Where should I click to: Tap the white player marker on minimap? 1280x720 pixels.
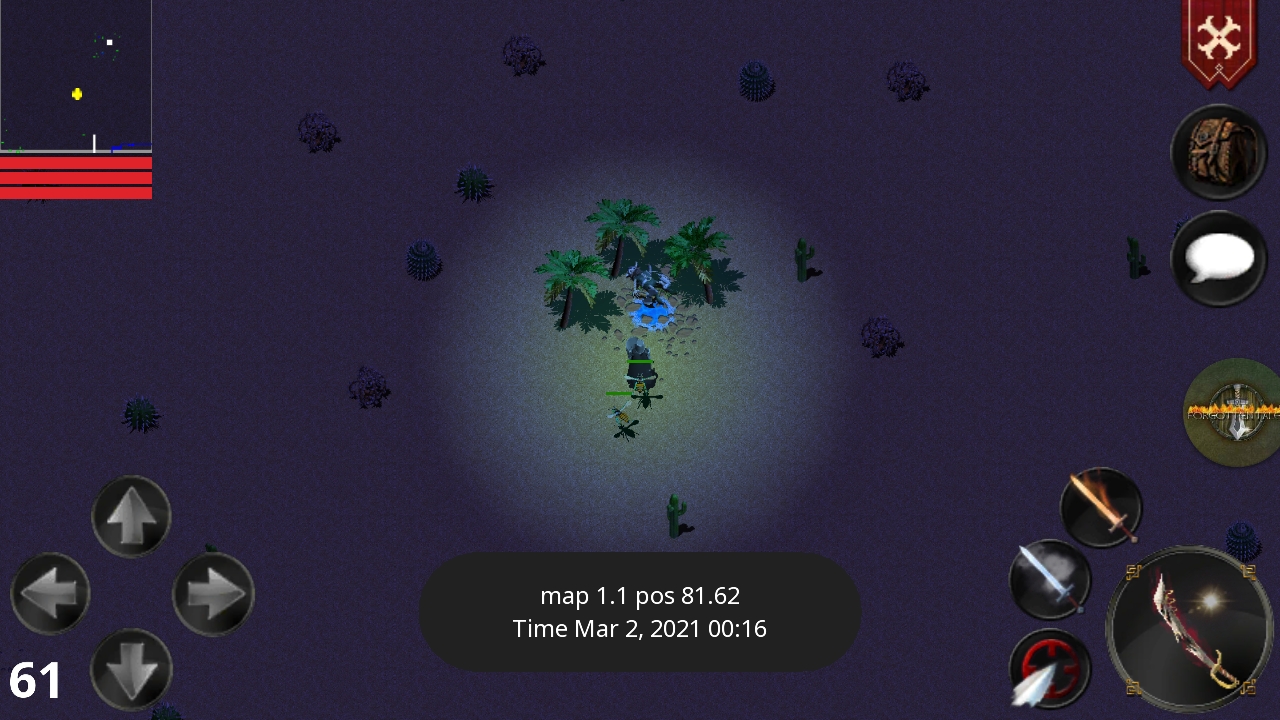tap(108, 41)
